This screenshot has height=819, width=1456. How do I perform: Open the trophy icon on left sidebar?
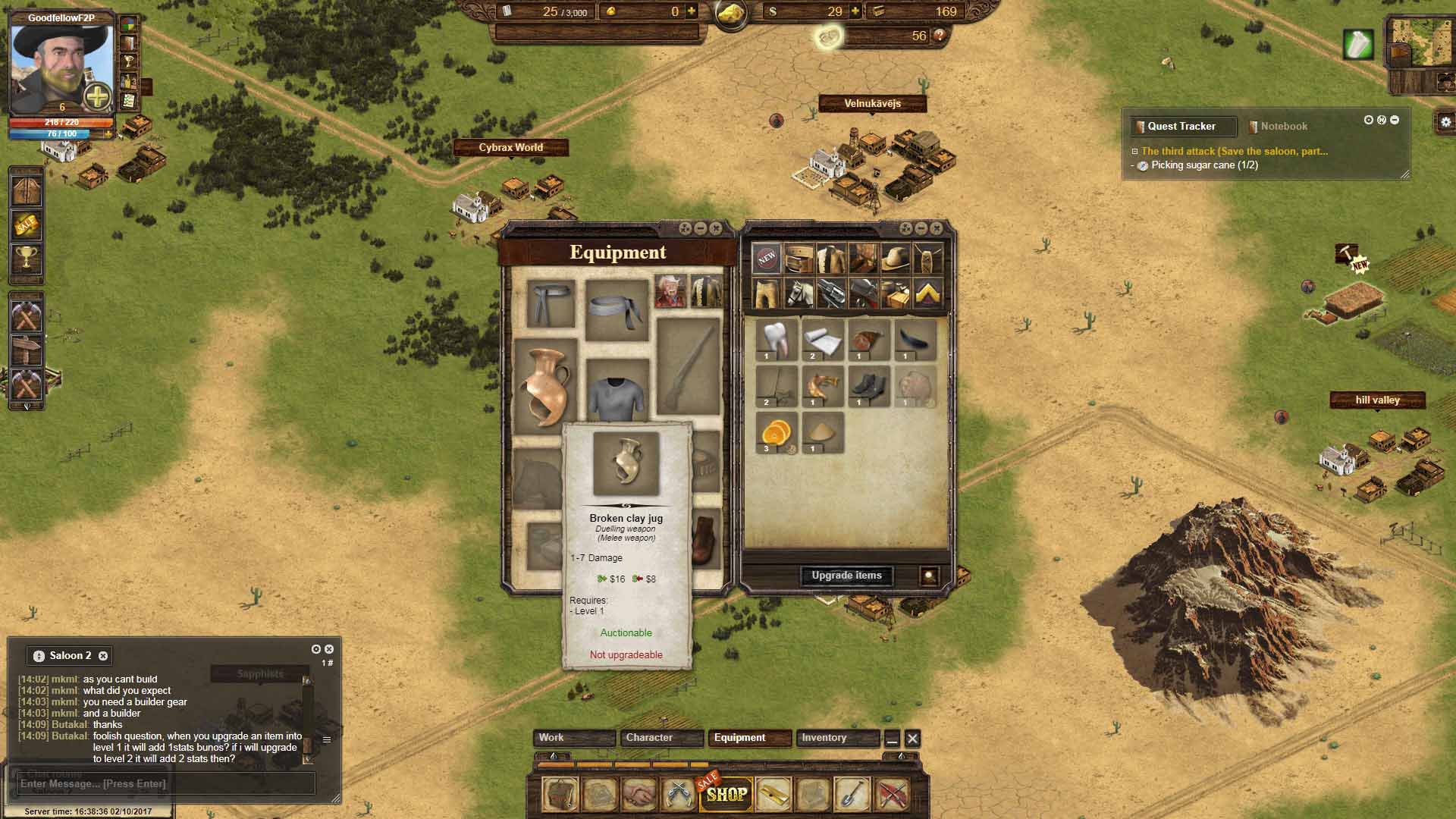click(27, 259)
